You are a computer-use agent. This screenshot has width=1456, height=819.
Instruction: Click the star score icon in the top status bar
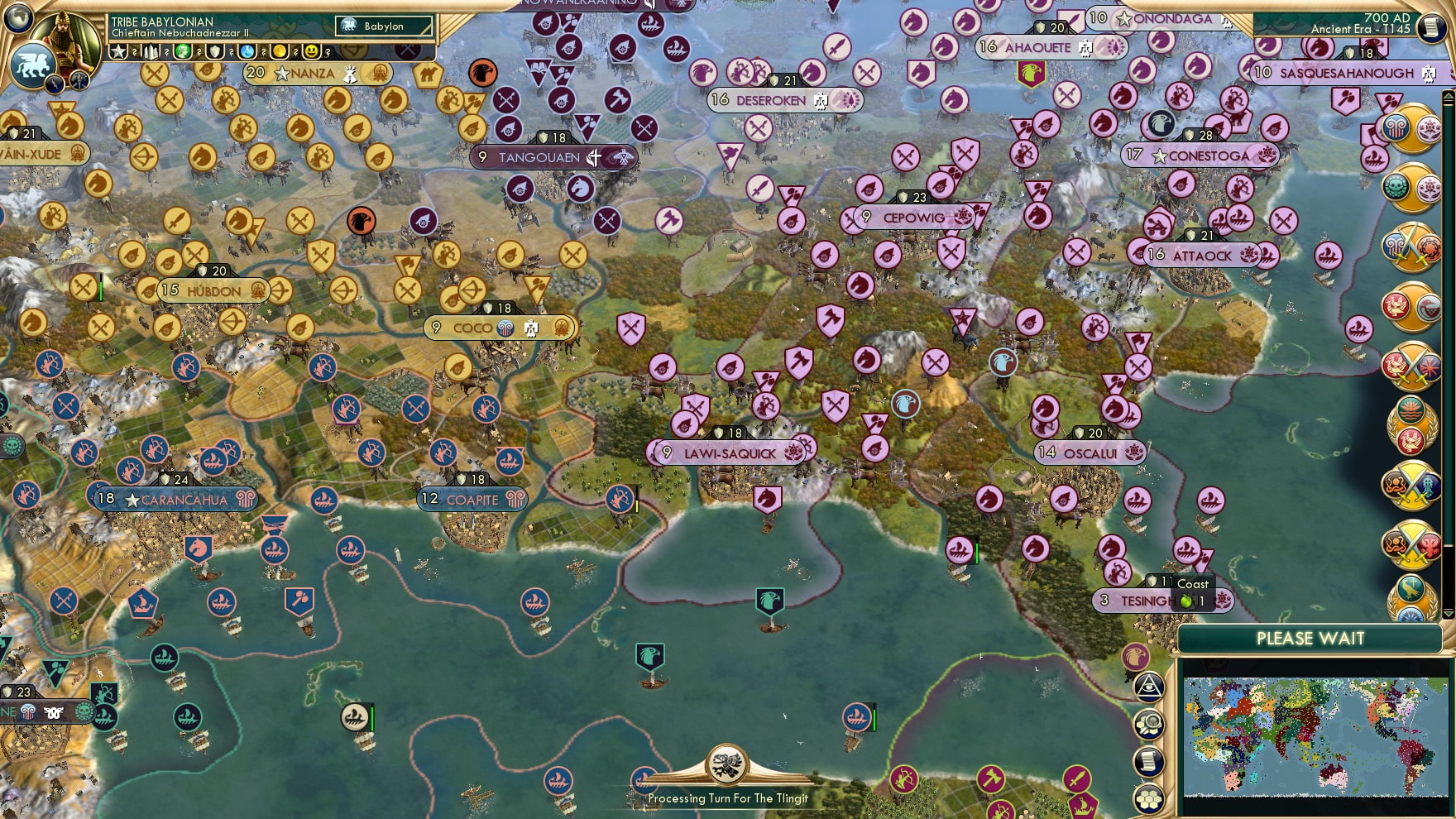click(x=118, y=51)
